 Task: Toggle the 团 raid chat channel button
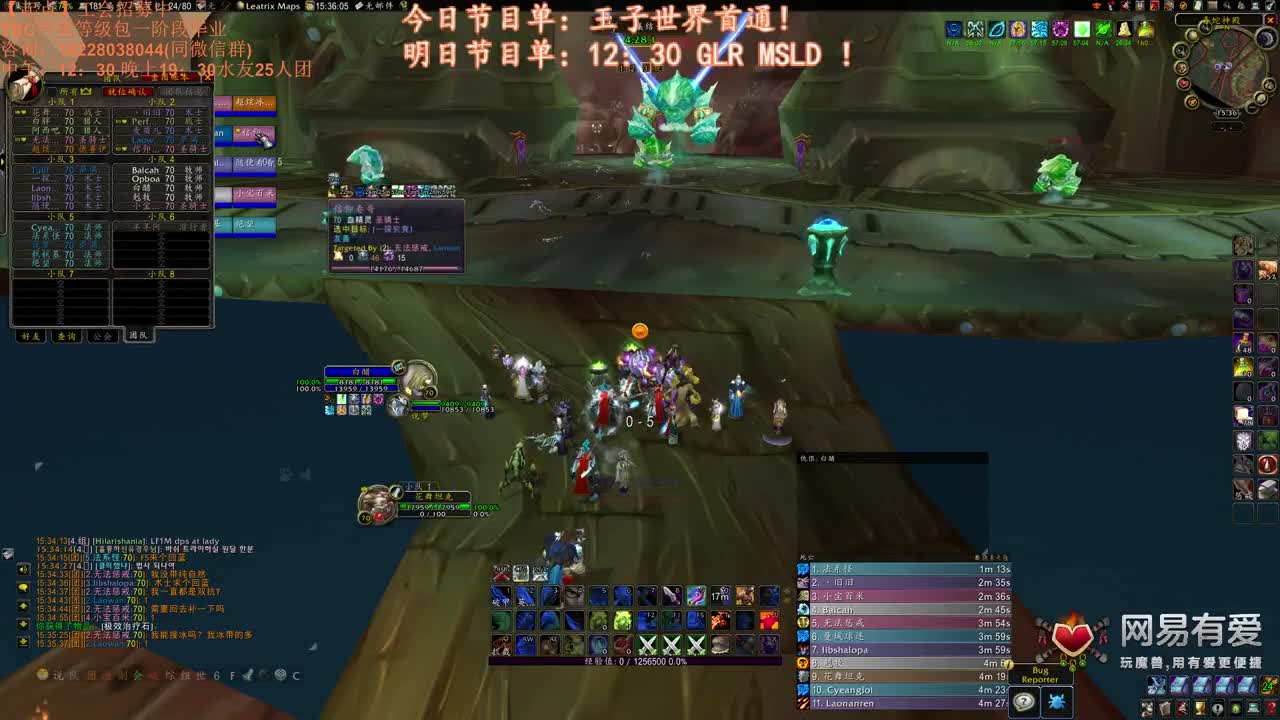[x=92, y=675]
